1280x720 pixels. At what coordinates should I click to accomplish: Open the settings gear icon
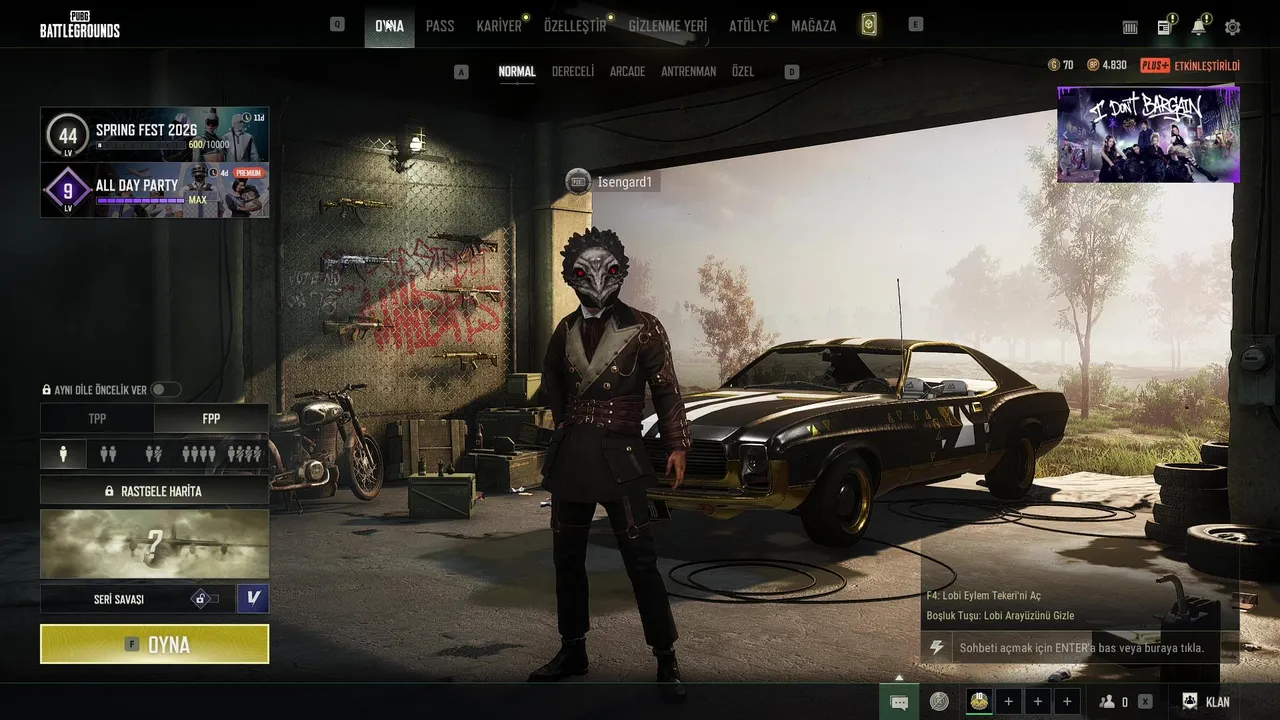pos(1232,27)
